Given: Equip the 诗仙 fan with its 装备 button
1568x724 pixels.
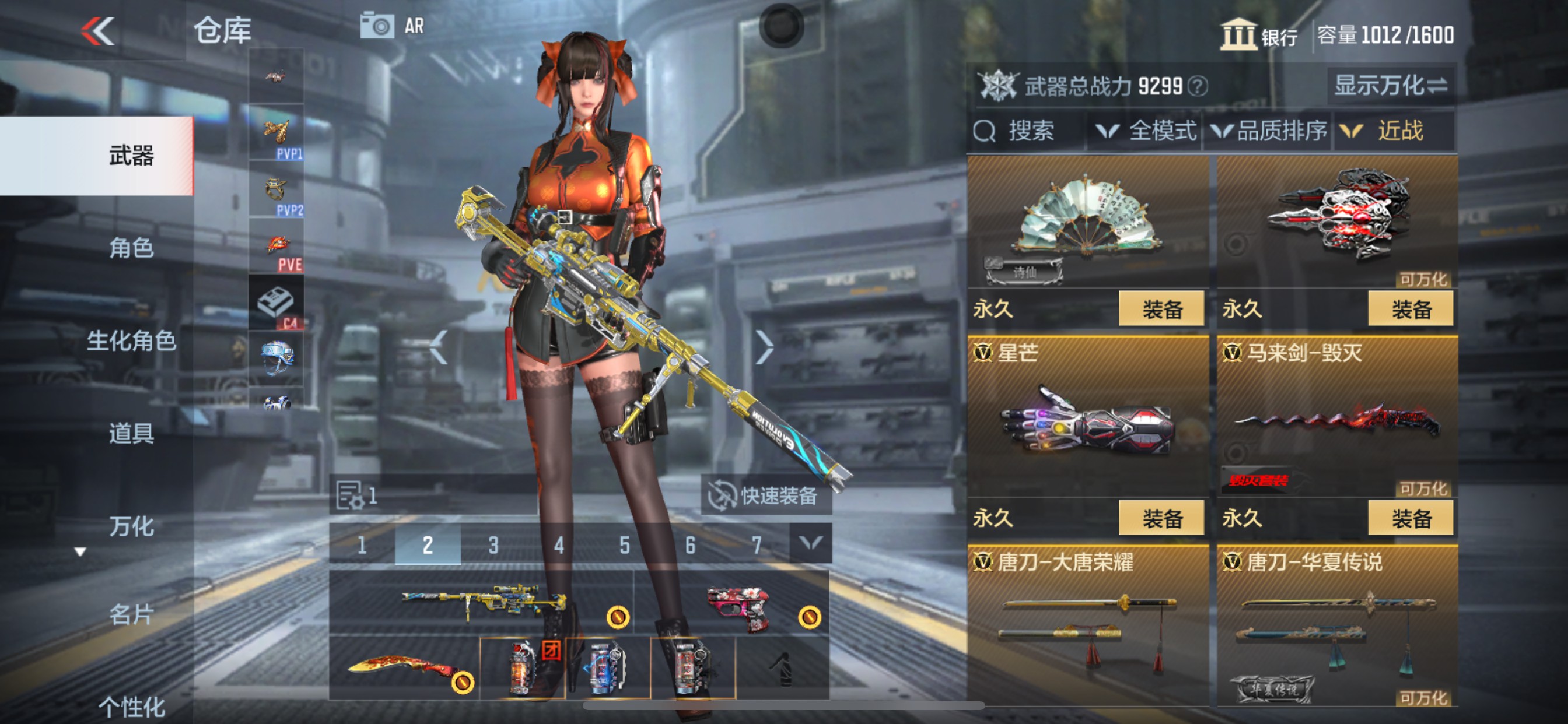Looking at the screenshot, I should click(1162, 308).
